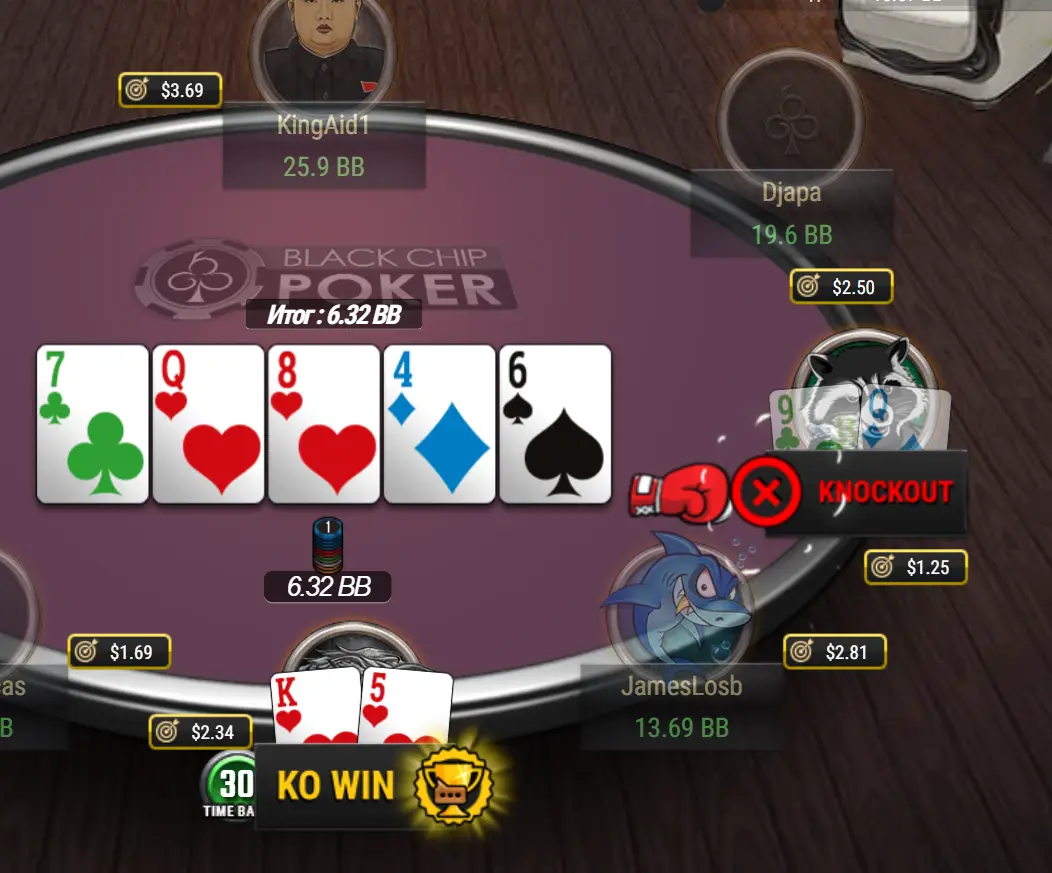
Task: Choose the Djapa name and stack panel
Action: tap(791, 213)
